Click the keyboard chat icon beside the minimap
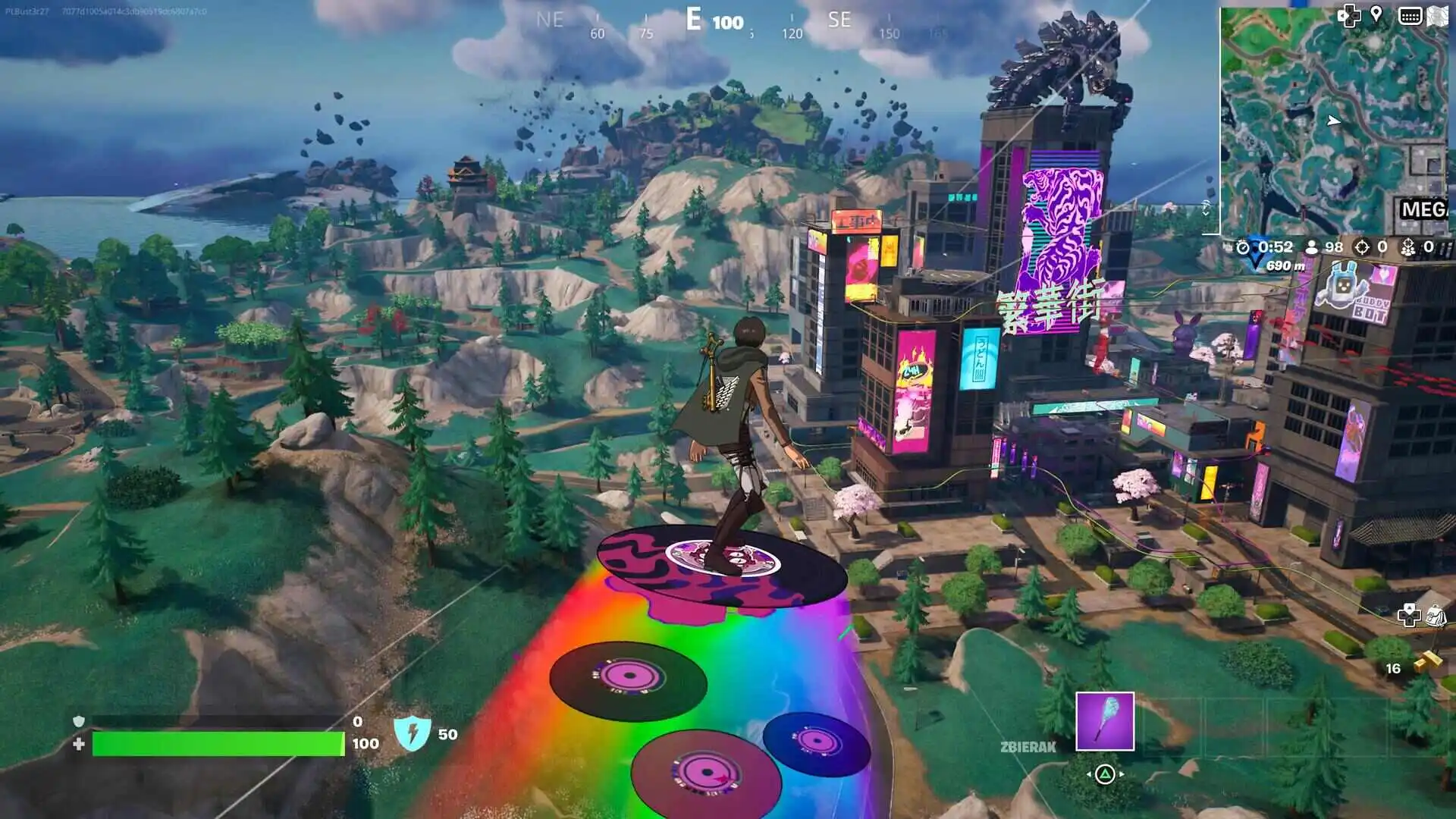1456x819 pixels. click(1410, 14)
